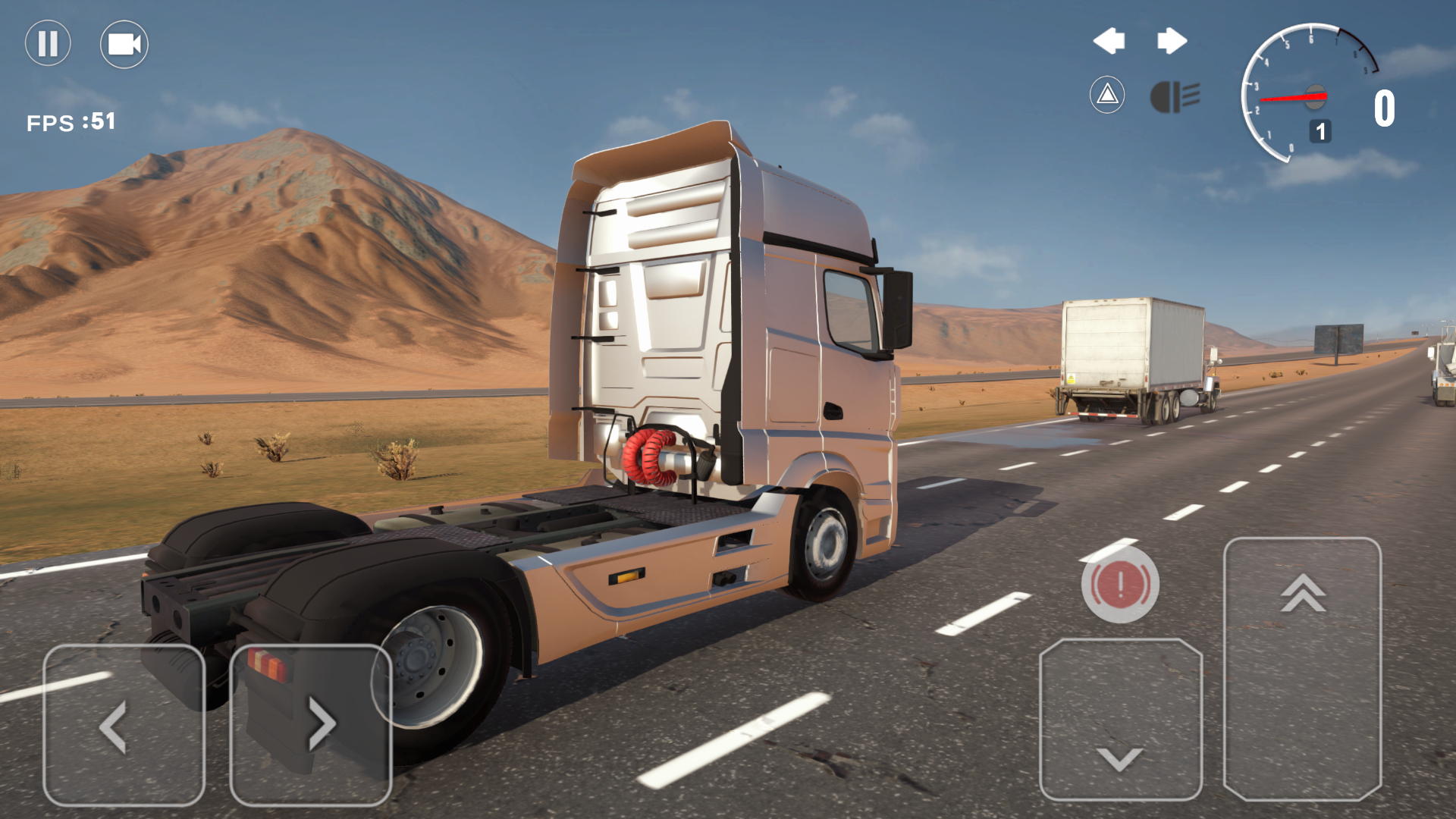Click the FPS 51 counter text
The image size is (1456, 819).
pos(72,121)
